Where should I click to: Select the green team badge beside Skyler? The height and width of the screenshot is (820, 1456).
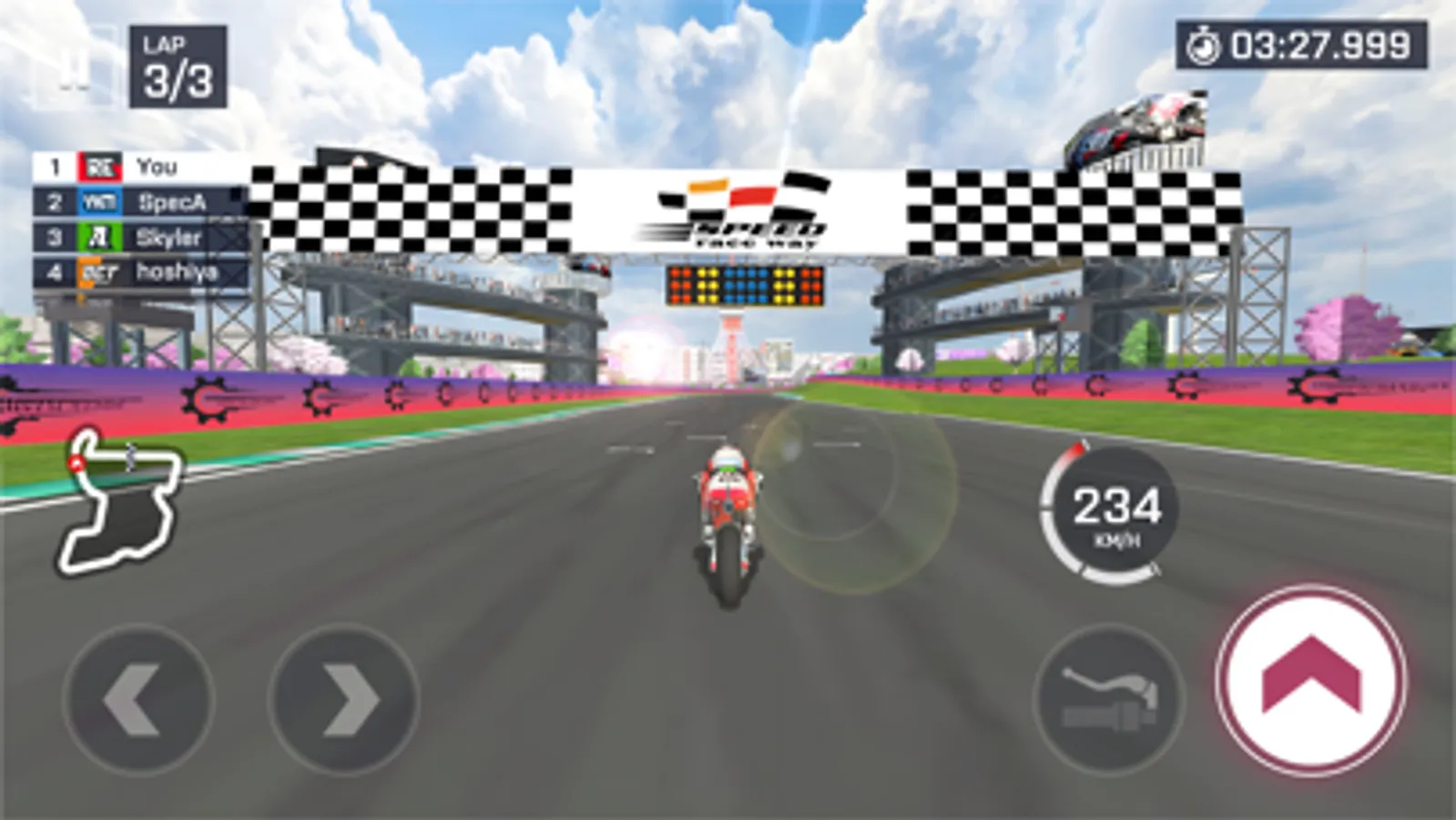[98, 237]
